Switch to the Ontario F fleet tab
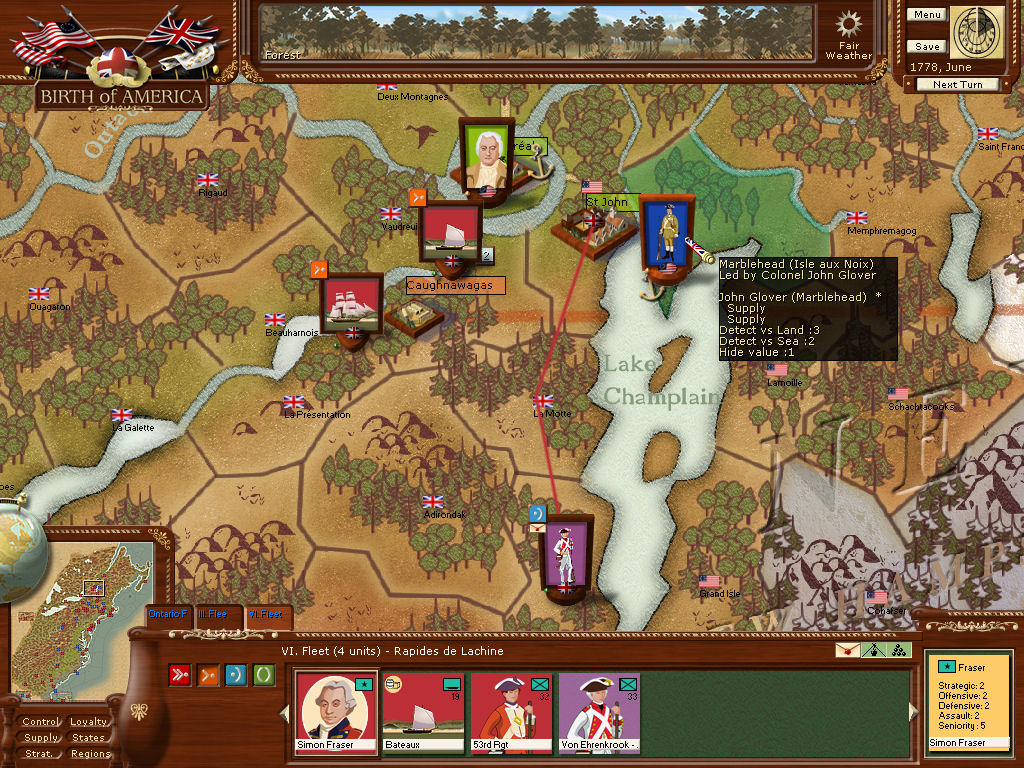 (168, 613)
